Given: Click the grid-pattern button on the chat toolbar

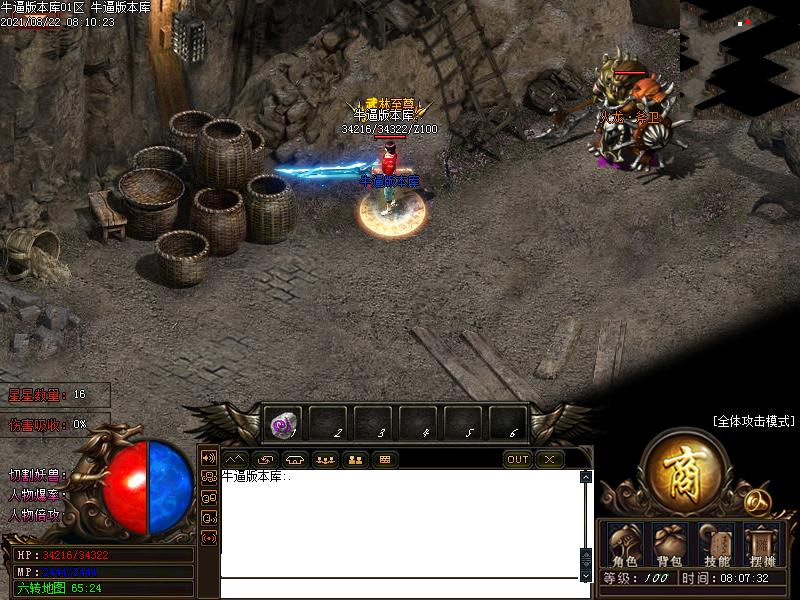Looking at the screenshot, I should pos(384,460).
